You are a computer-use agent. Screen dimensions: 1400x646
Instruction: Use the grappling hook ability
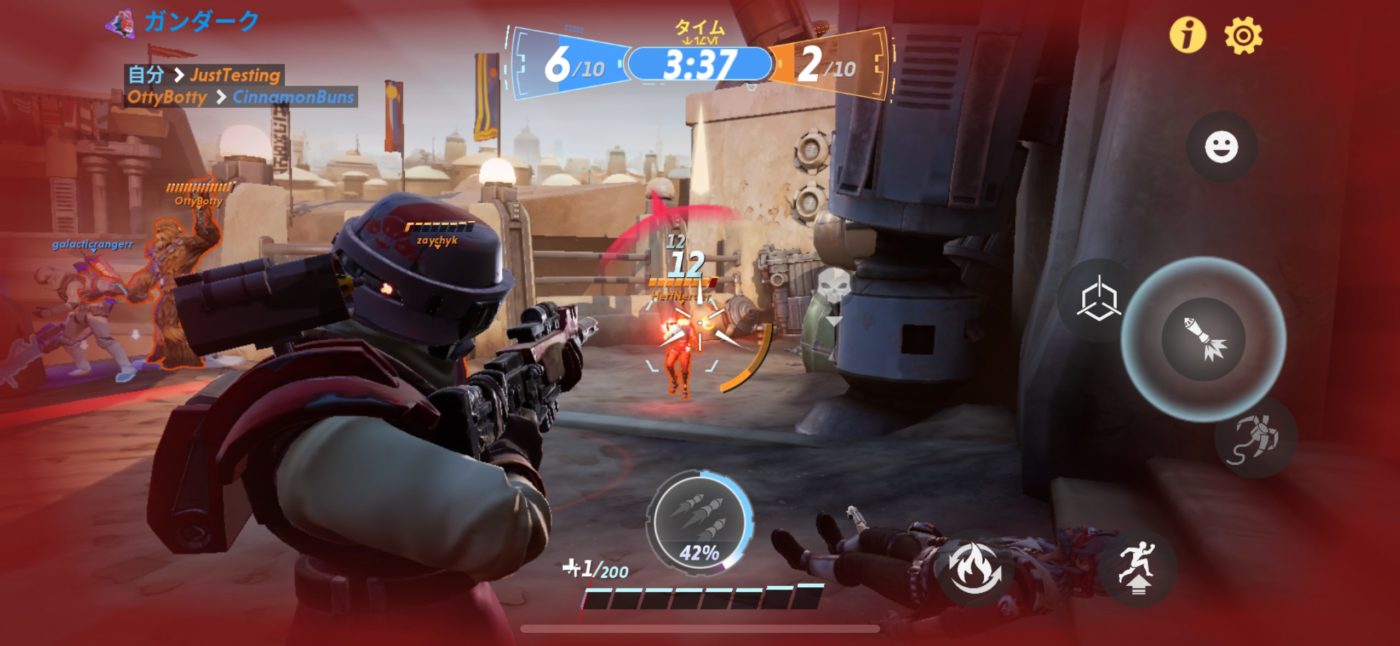1255,438
